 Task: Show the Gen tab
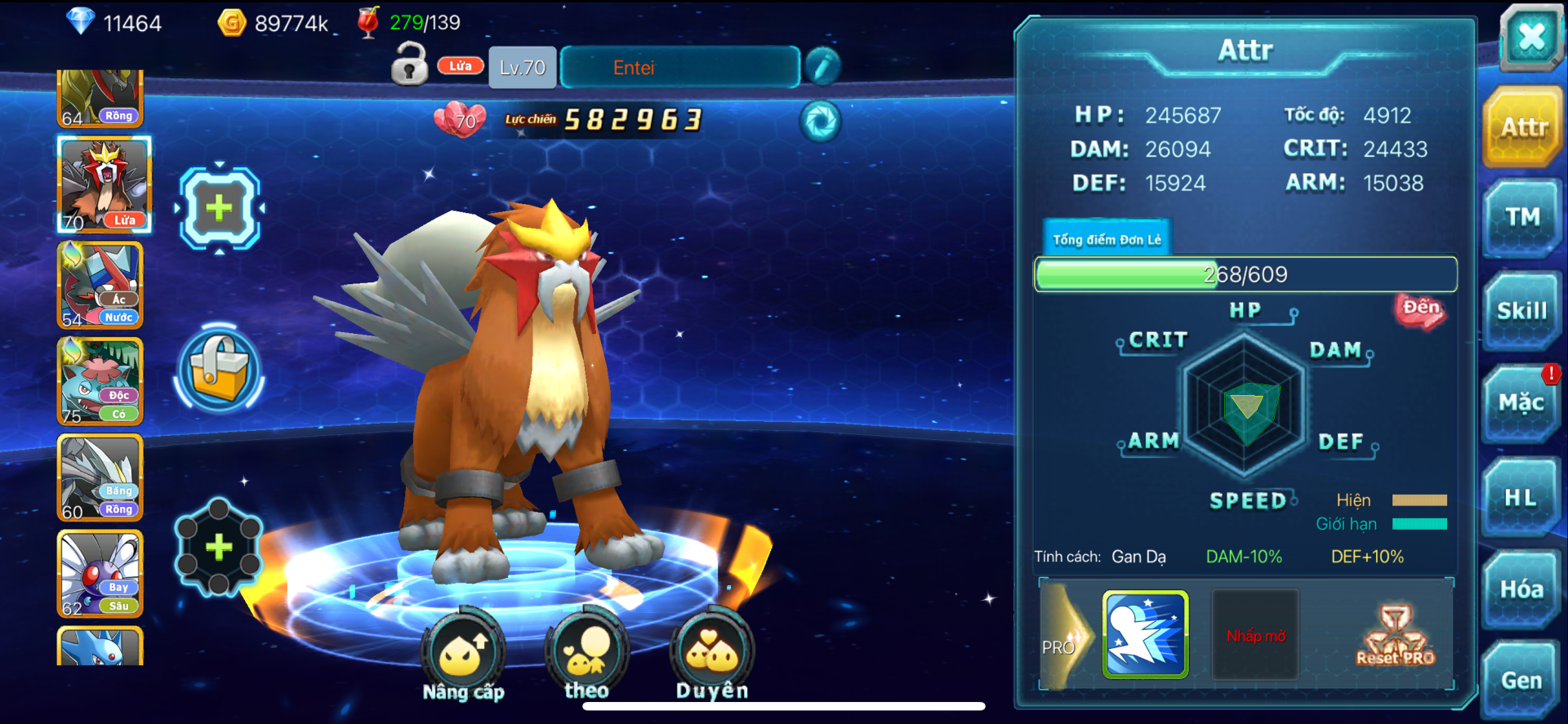[1521, 681]
